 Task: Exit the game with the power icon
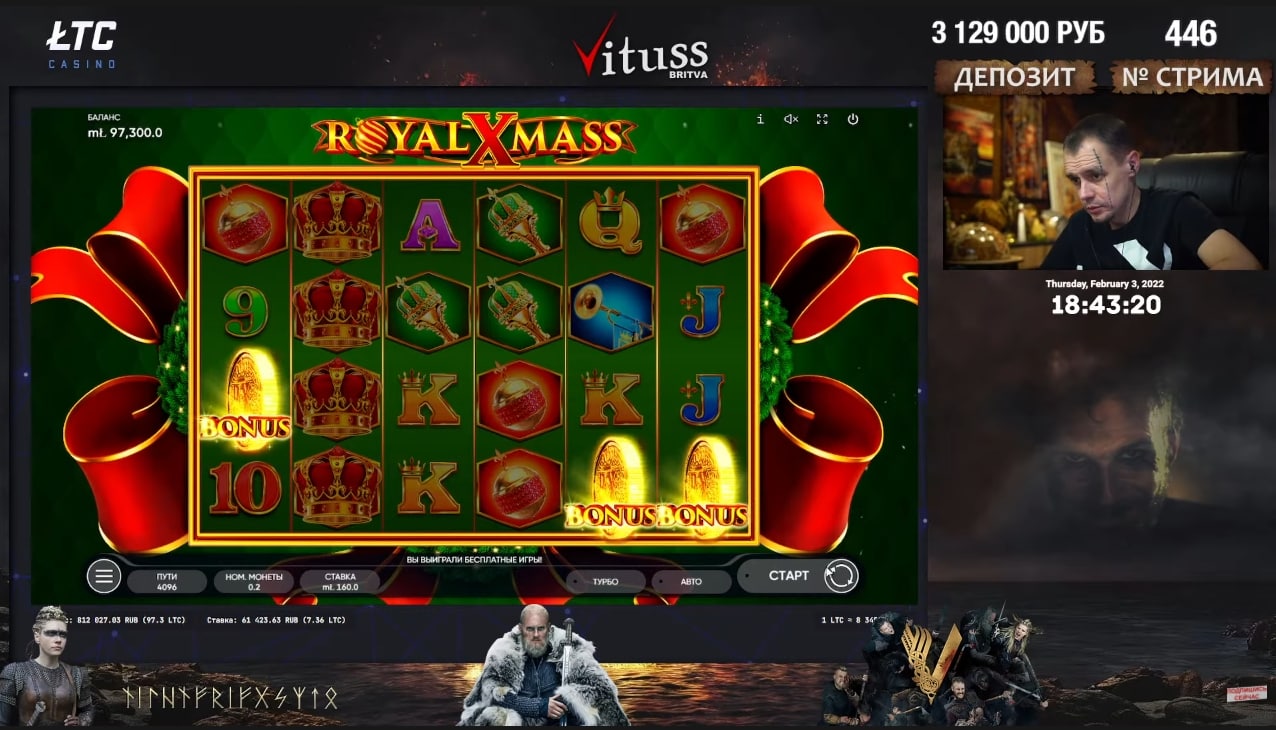click(x=853, y=119)
